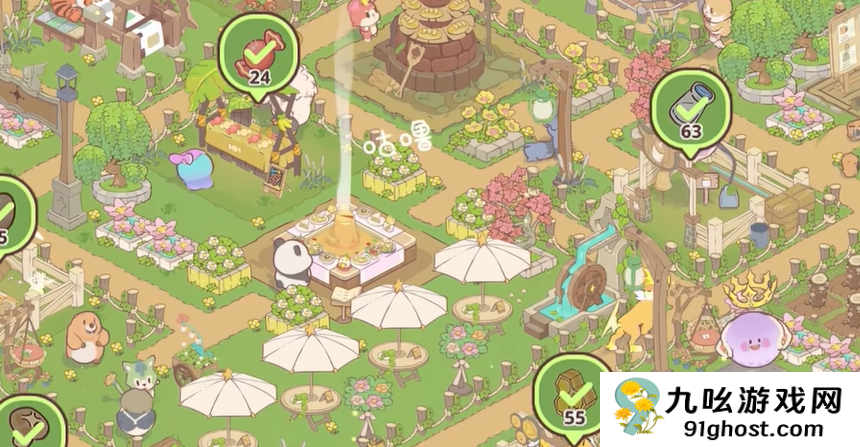Screen dimensions: 860x447
Task: Collect the mushroom bubble showing 24
Action: (x=259, y=54)
